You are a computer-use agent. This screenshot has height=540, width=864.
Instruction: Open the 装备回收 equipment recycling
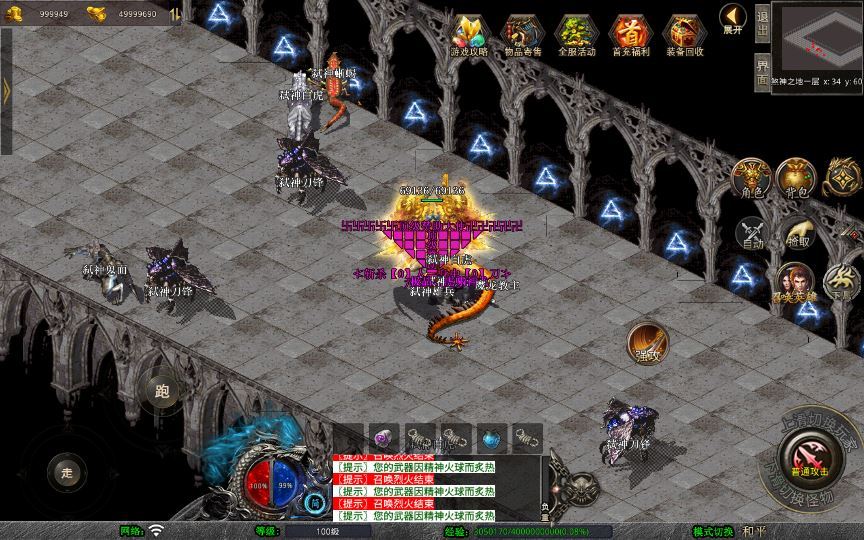tap(685, 35)
